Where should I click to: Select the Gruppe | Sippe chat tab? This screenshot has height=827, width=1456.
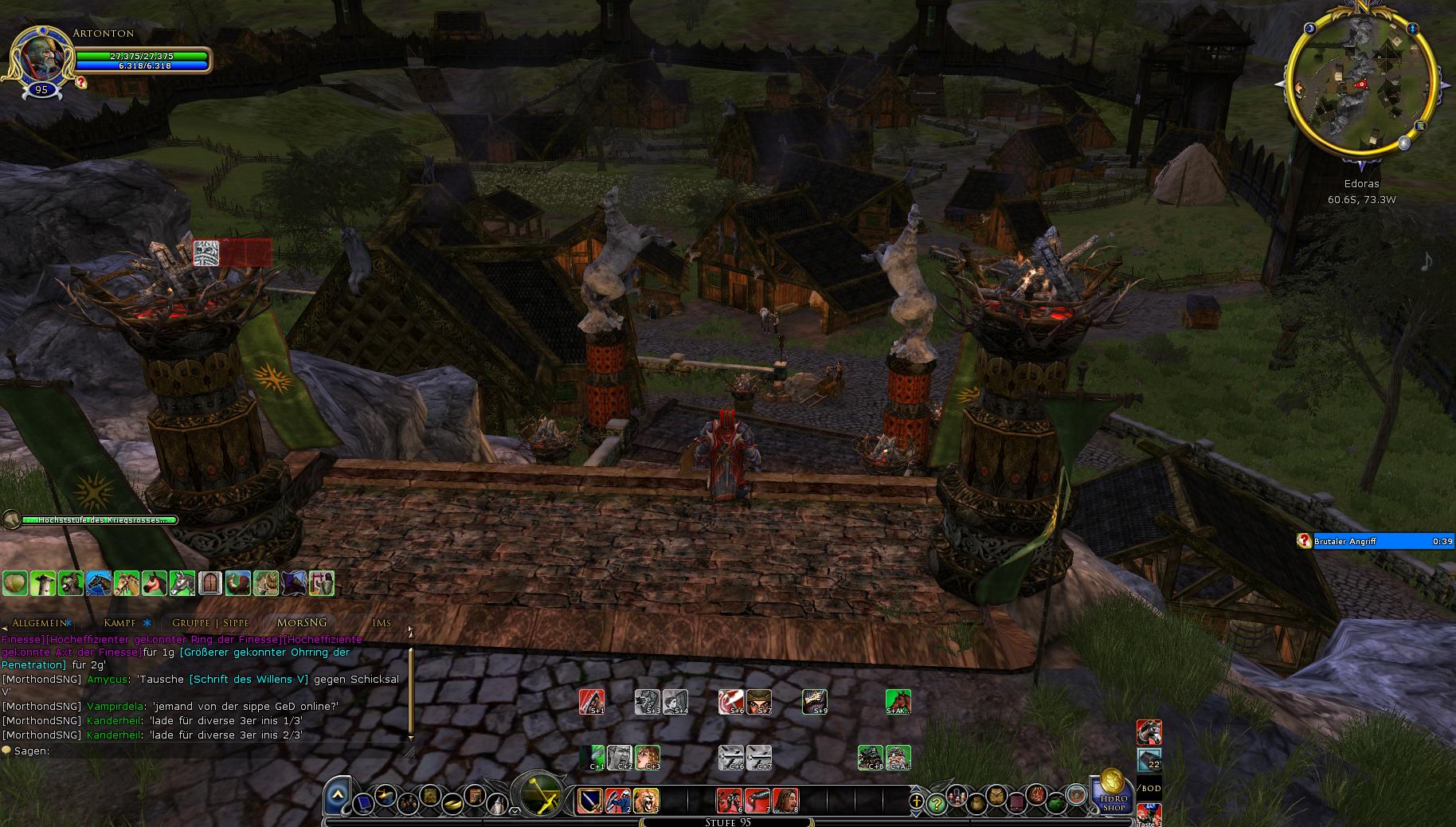coord(211,623)
